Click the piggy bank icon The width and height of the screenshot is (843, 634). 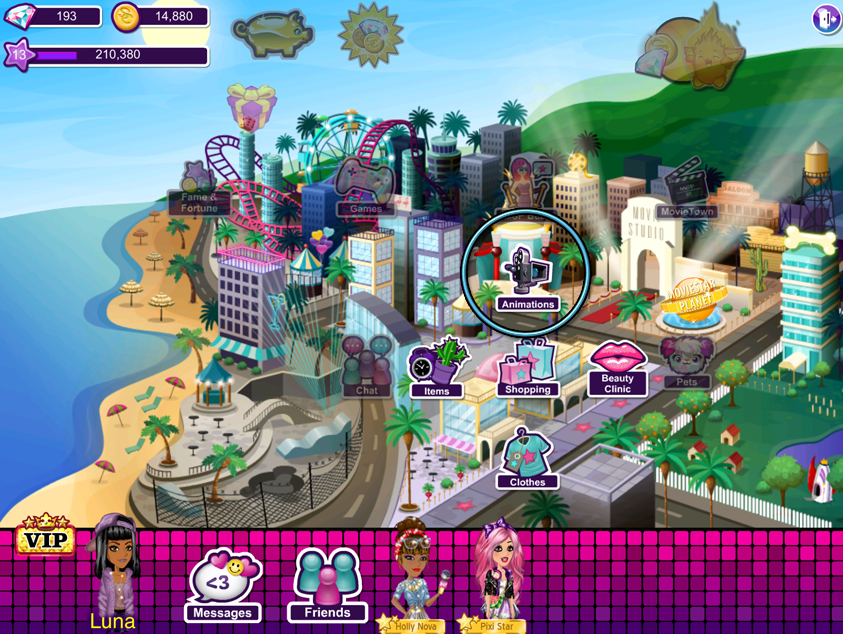tap(273, 34)
